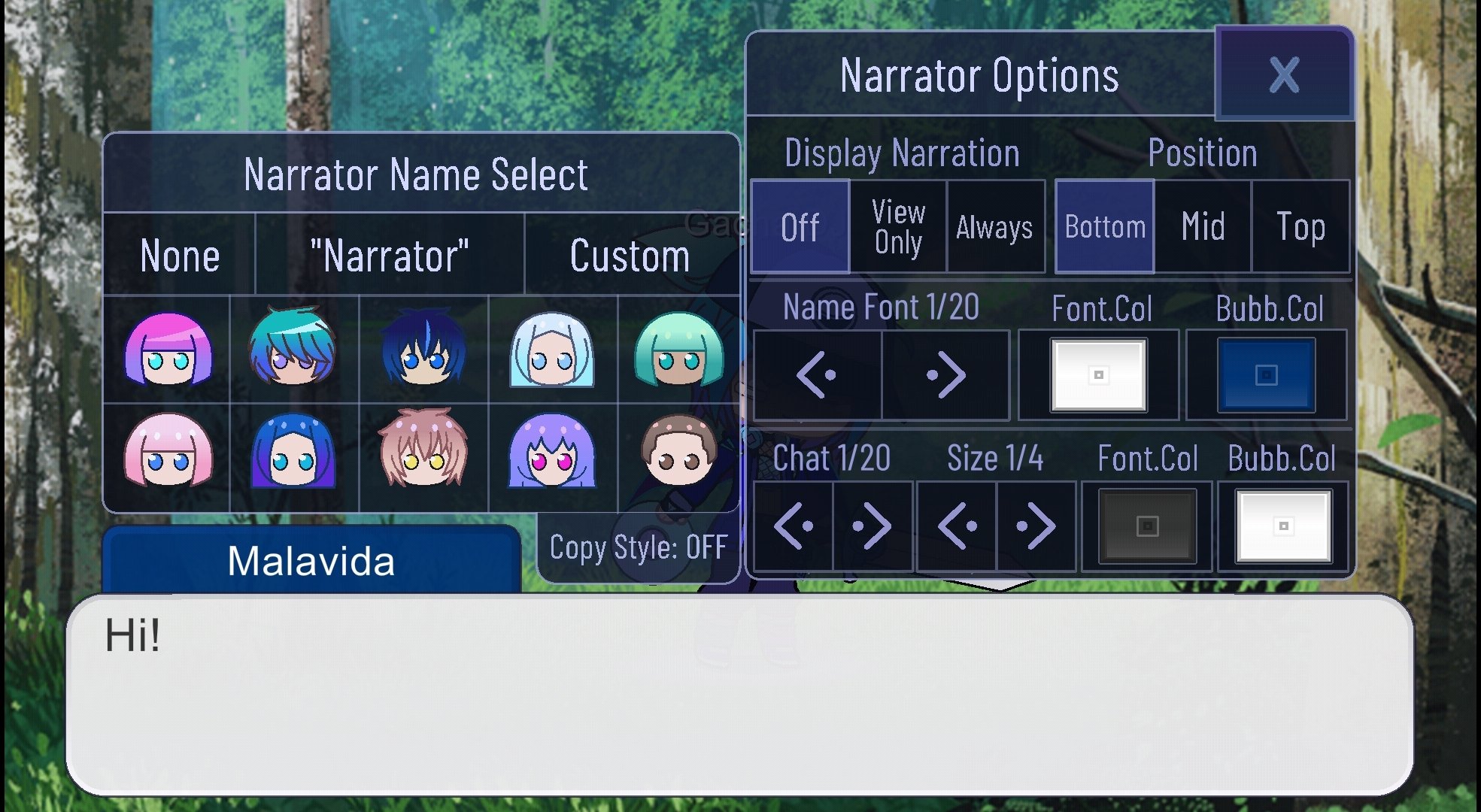1481x812 pixels.
Task: Select the green bob-haired avatar
Action: (681, 352)
